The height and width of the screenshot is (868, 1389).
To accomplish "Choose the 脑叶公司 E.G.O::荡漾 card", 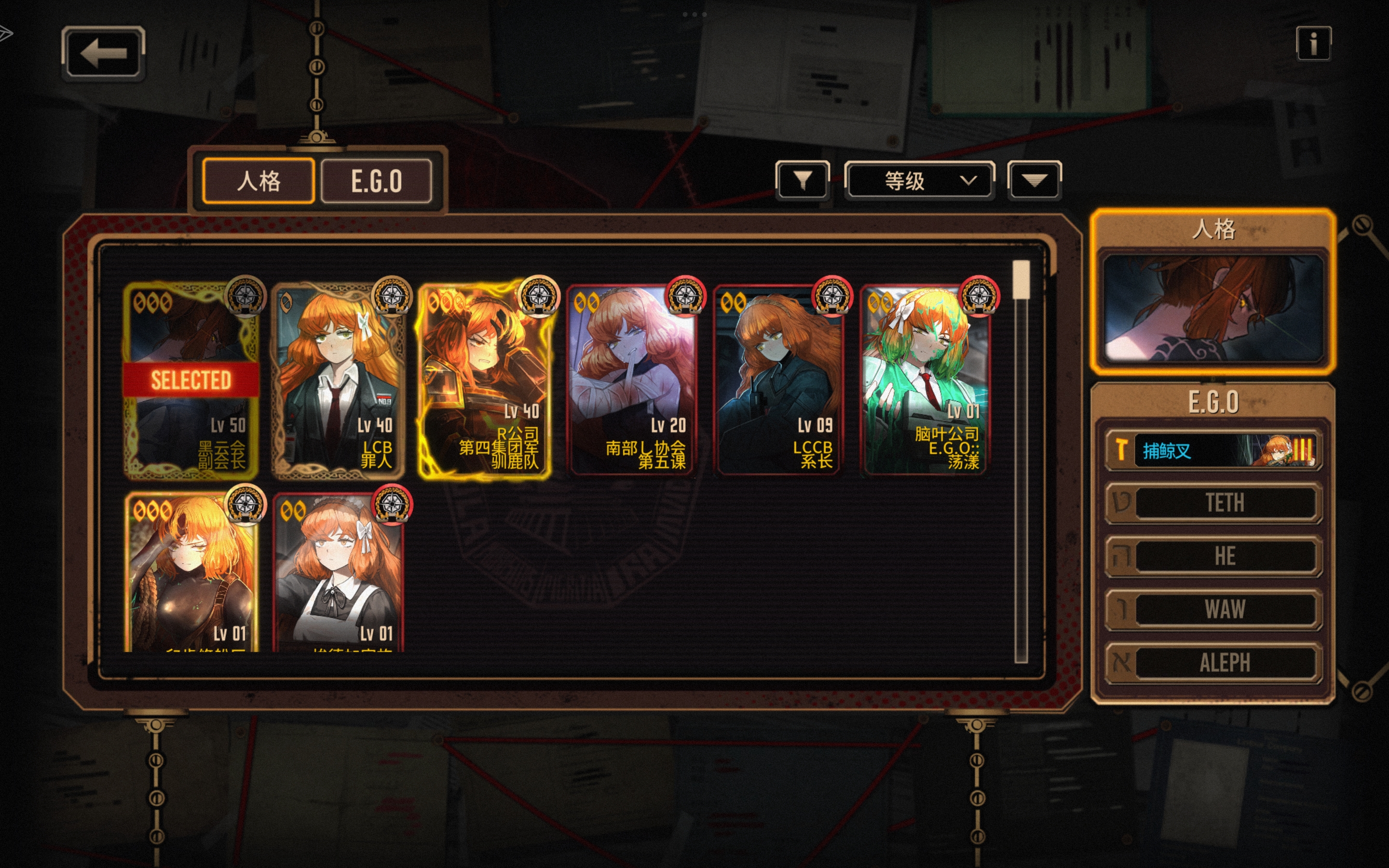I will pyautogui.click(x=926, y=381).
